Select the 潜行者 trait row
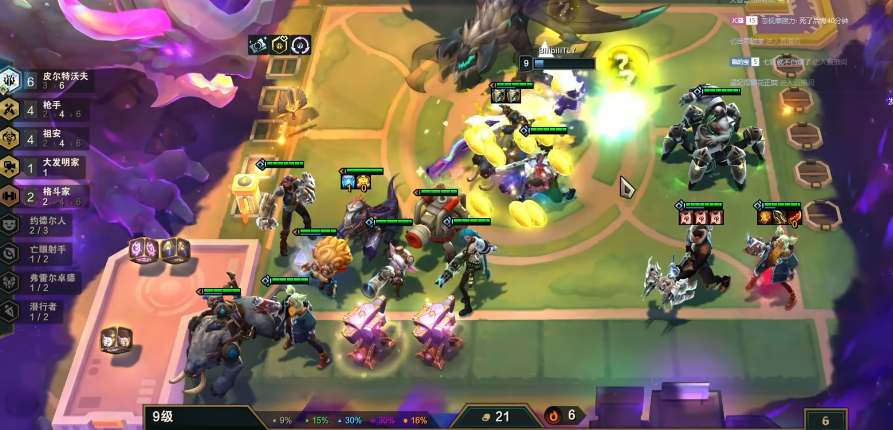The width and height of the screenshot is (893, 430). coord(45,311)
